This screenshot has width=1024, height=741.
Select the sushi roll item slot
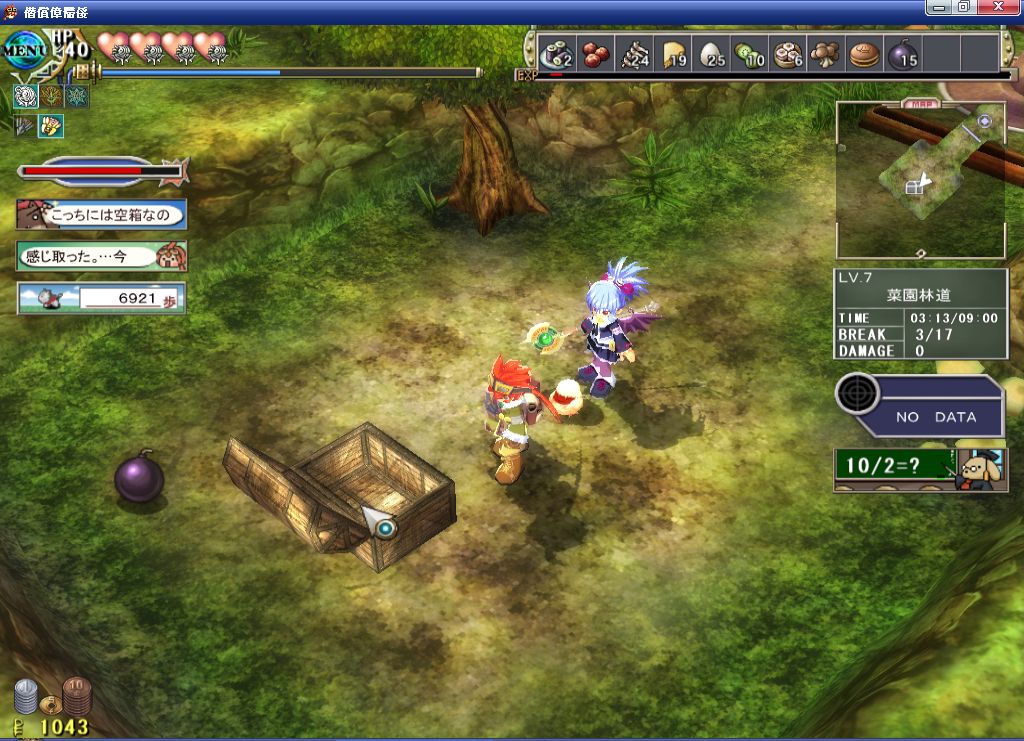[x=556, y=54]
